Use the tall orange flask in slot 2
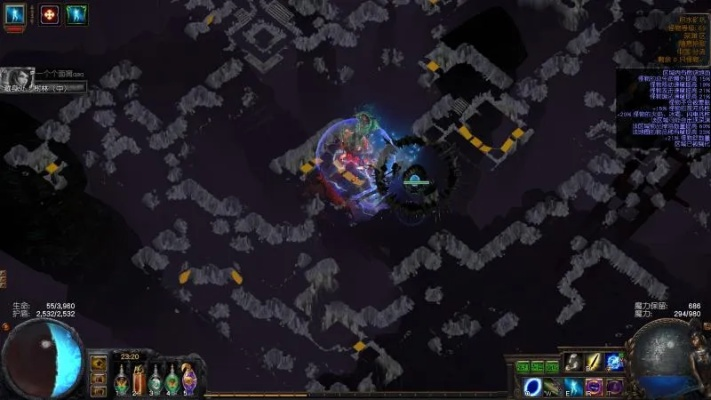The width and height of the screenshot is (711, 400). click(x=140, y=380)
